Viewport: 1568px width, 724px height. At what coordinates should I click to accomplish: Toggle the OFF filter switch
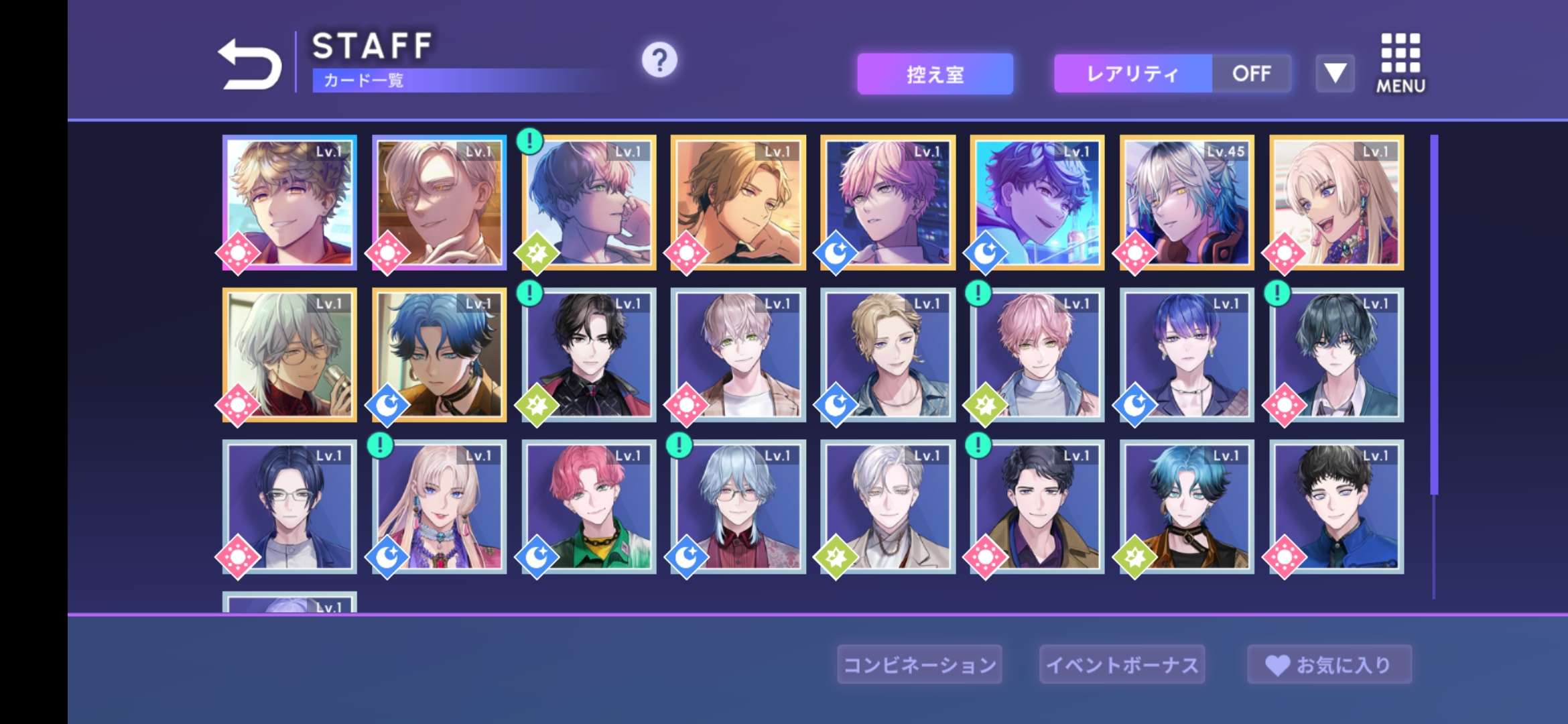(1251, 74)
